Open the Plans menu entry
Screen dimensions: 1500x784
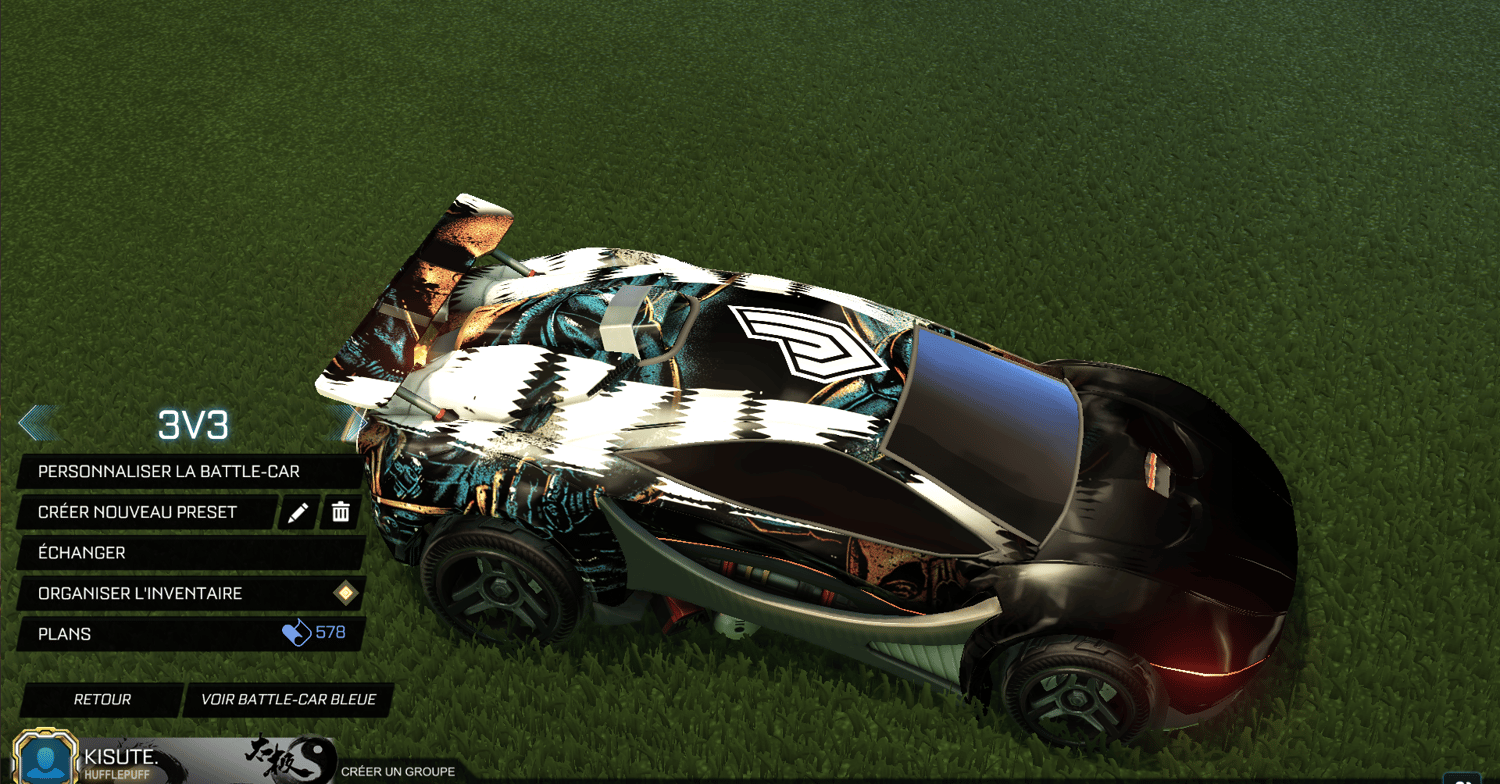(64, 633)
